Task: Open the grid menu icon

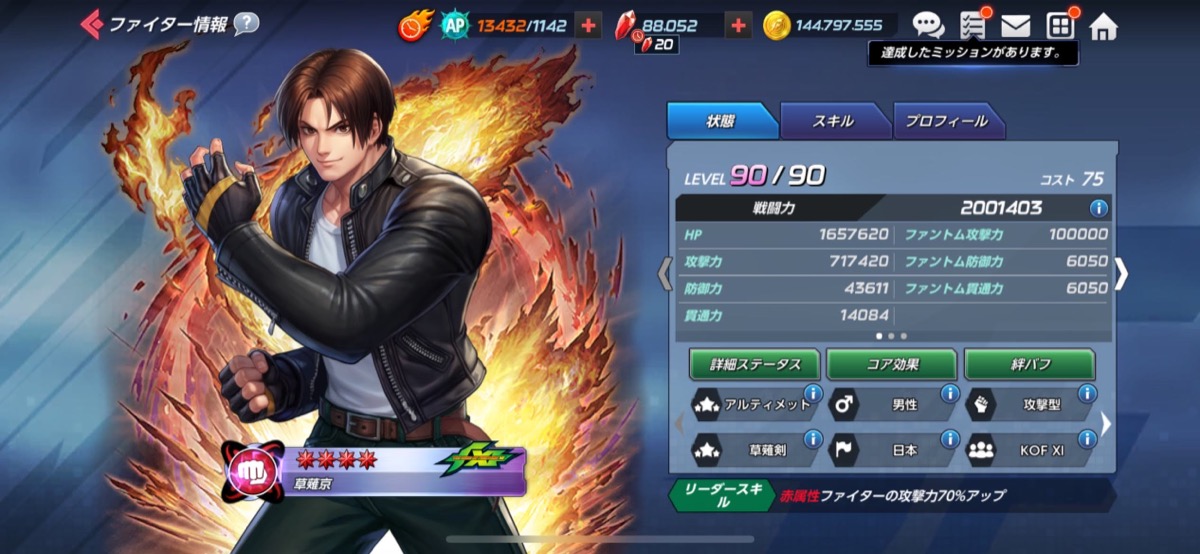Action: coord(1060,25)
